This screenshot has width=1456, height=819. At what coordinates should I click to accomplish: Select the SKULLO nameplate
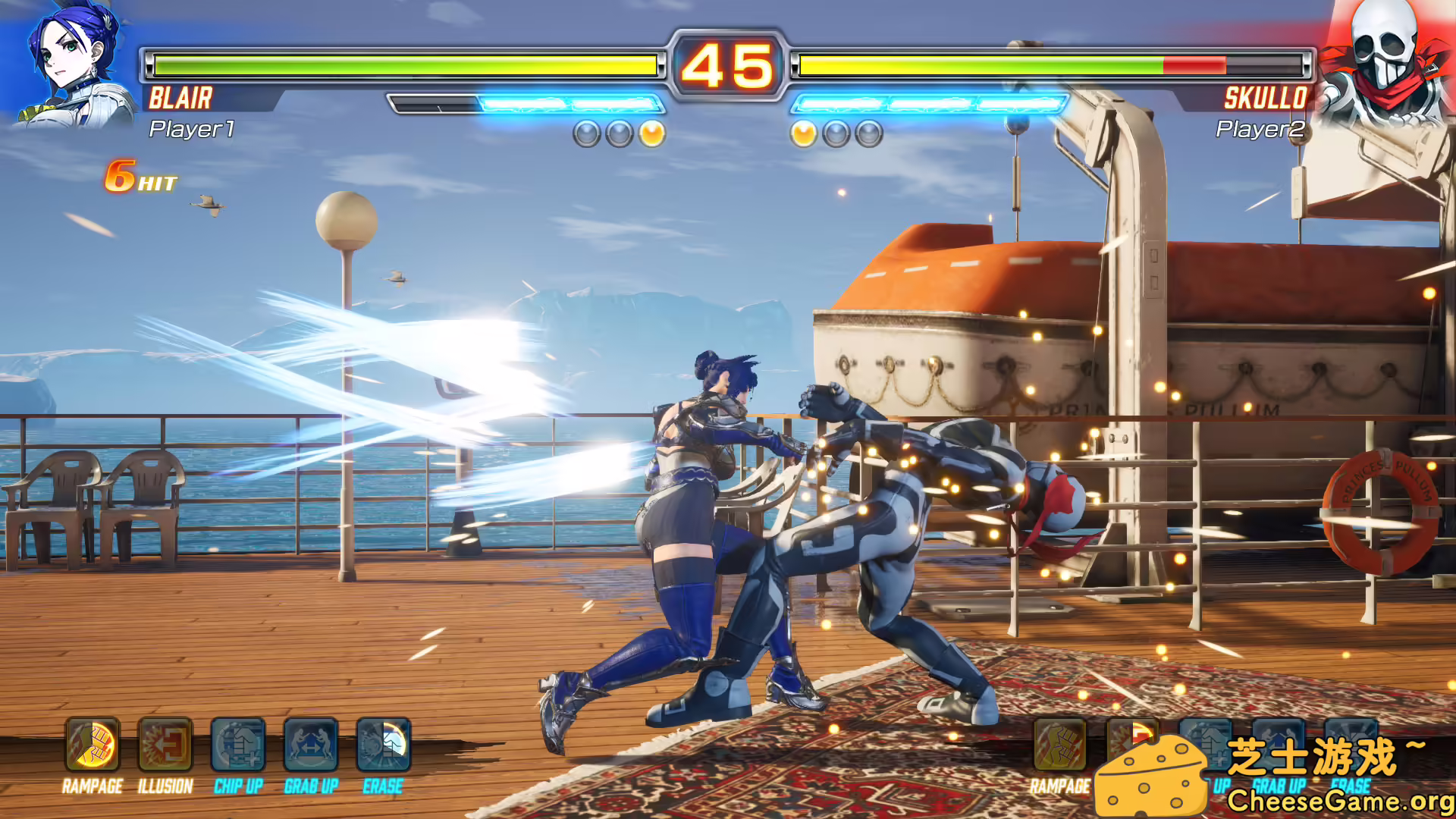coord(1266,97)
